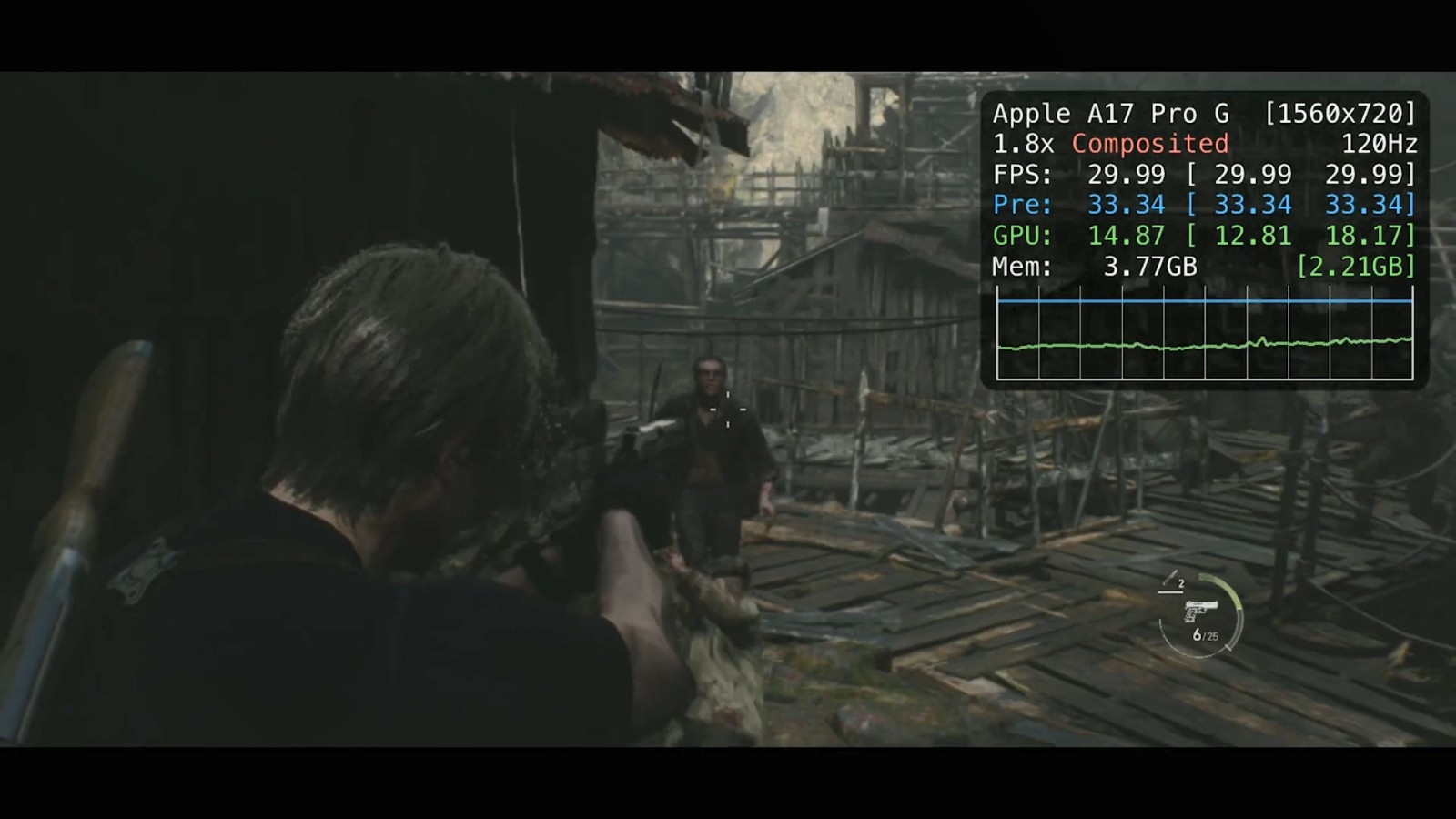The image size is (1456, 819).
Task: Click the frame-time graph in the performance overlay
Action: point(1204,333)
